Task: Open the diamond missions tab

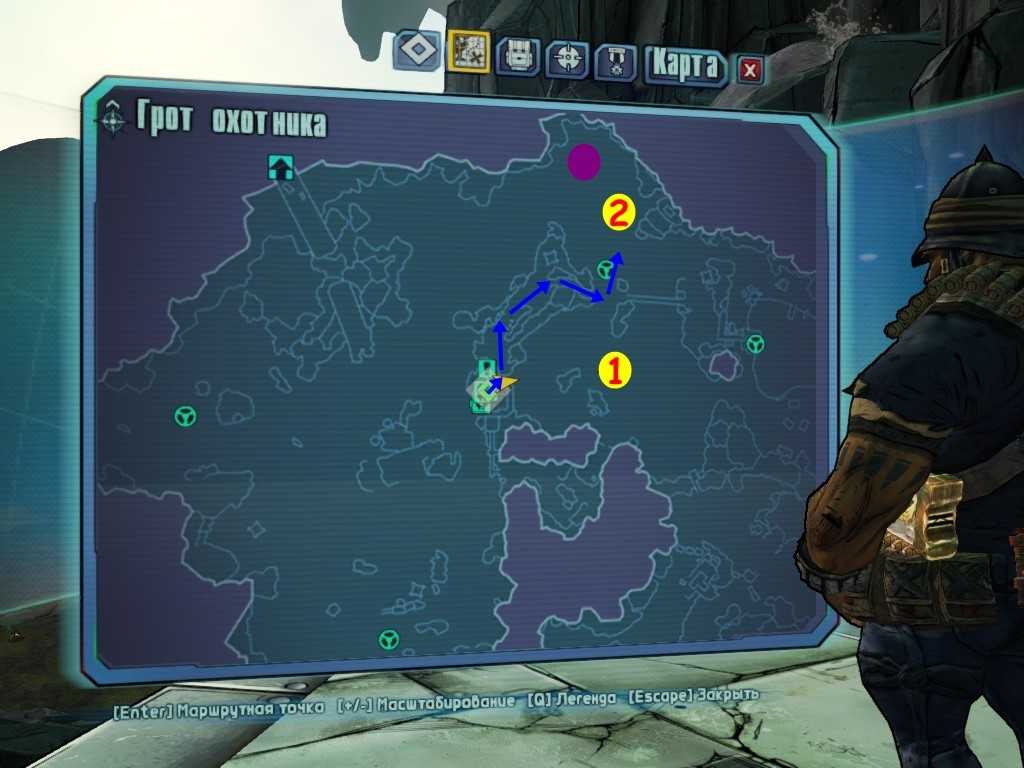Action: pos(417,50)
